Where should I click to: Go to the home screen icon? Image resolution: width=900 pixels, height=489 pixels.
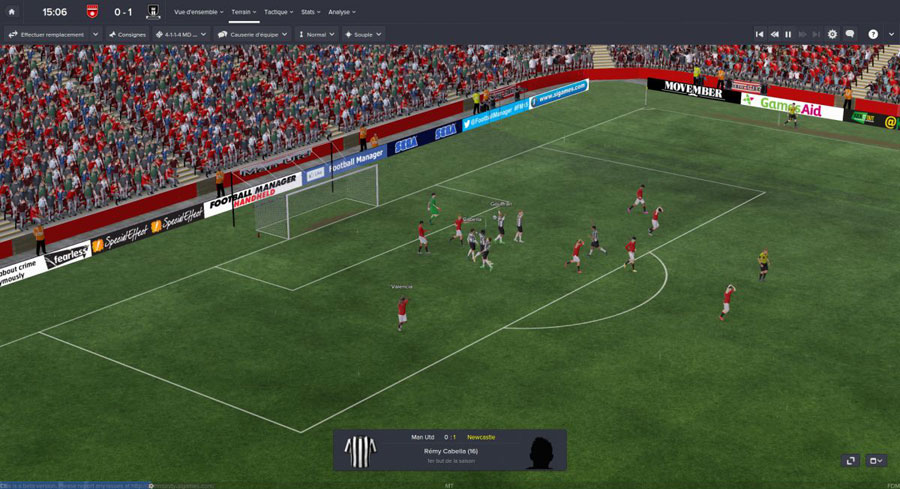(12, 12)
